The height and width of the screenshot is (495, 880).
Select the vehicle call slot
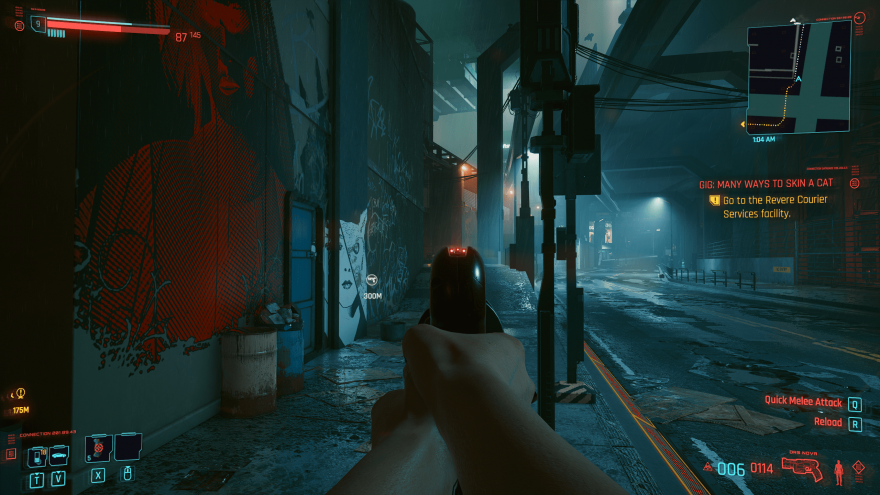[59, 456]
